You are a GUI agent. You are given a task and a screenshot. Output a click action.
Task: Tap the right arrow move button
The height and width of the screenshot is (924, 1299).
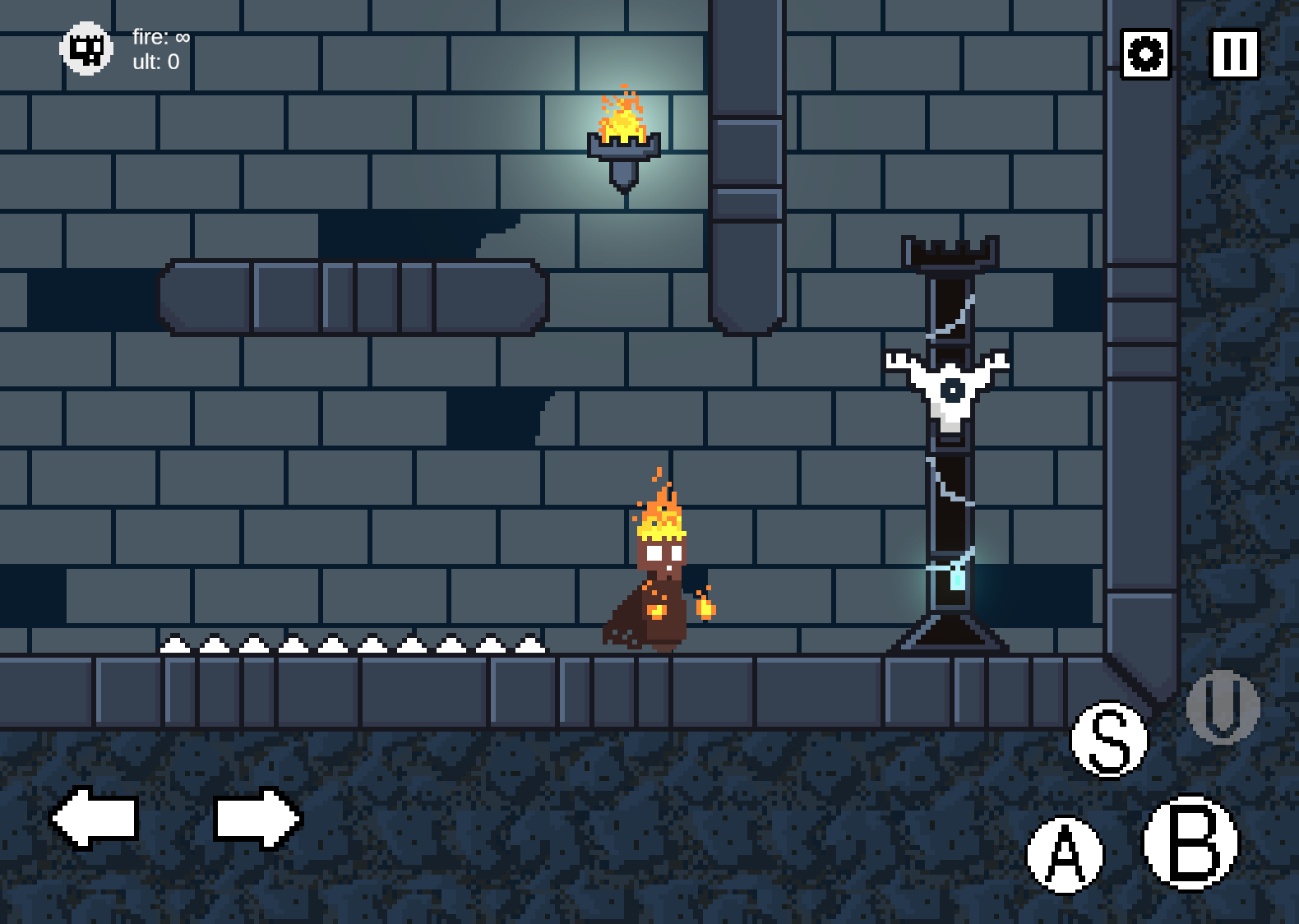click(x=257, y=817)
